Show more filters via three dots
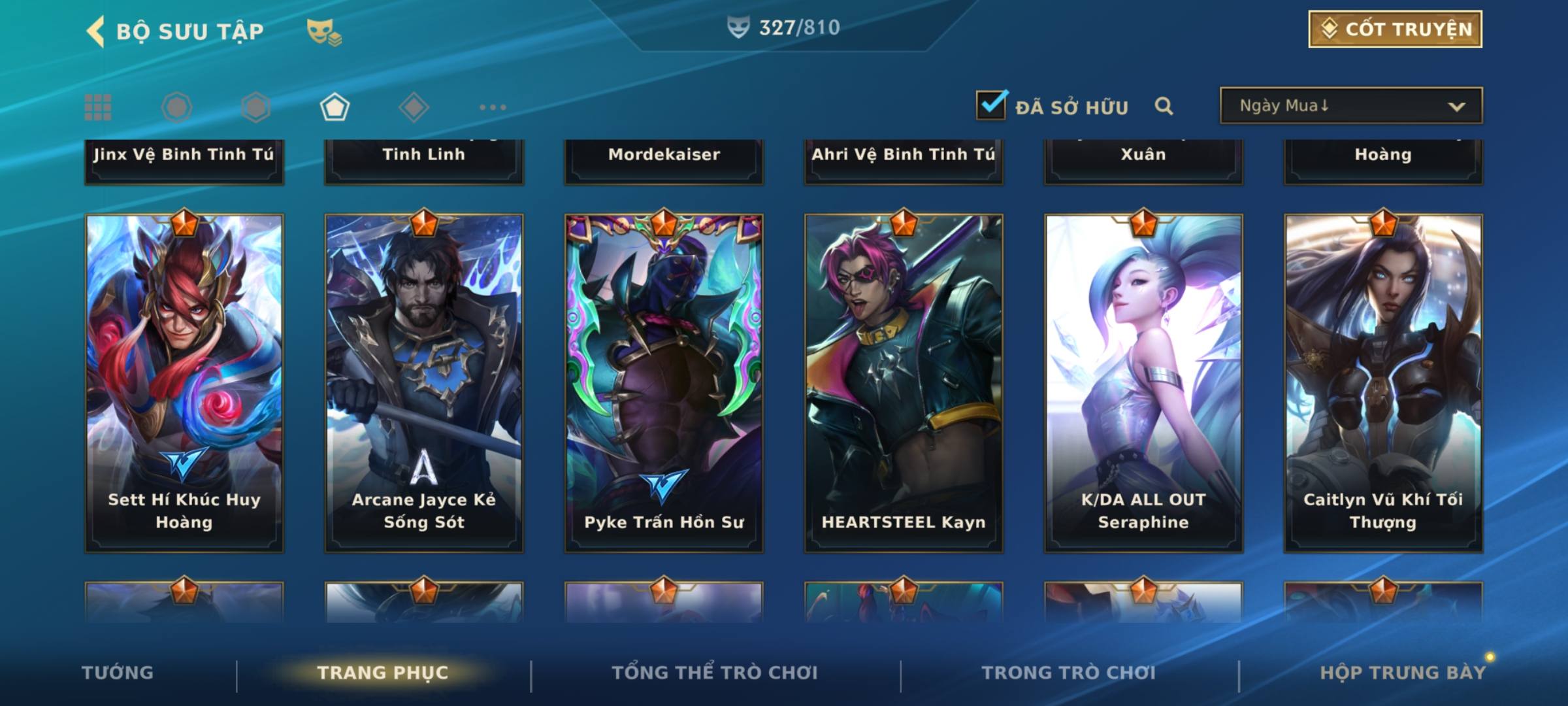 (x=493, y=107)
